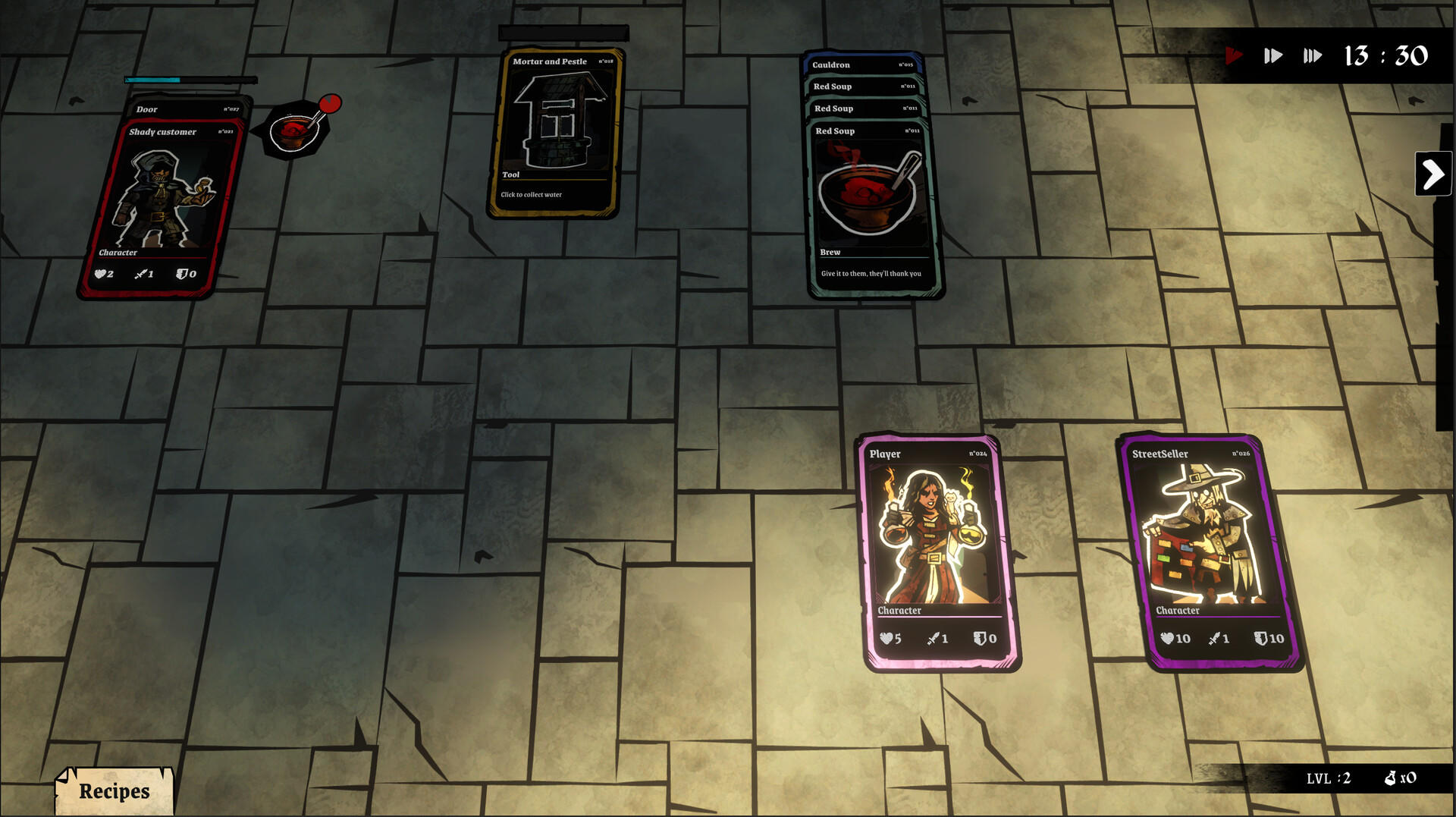Click the shield icon on Shady customer card
1456x817 pixels.
(x=182, y=273)
